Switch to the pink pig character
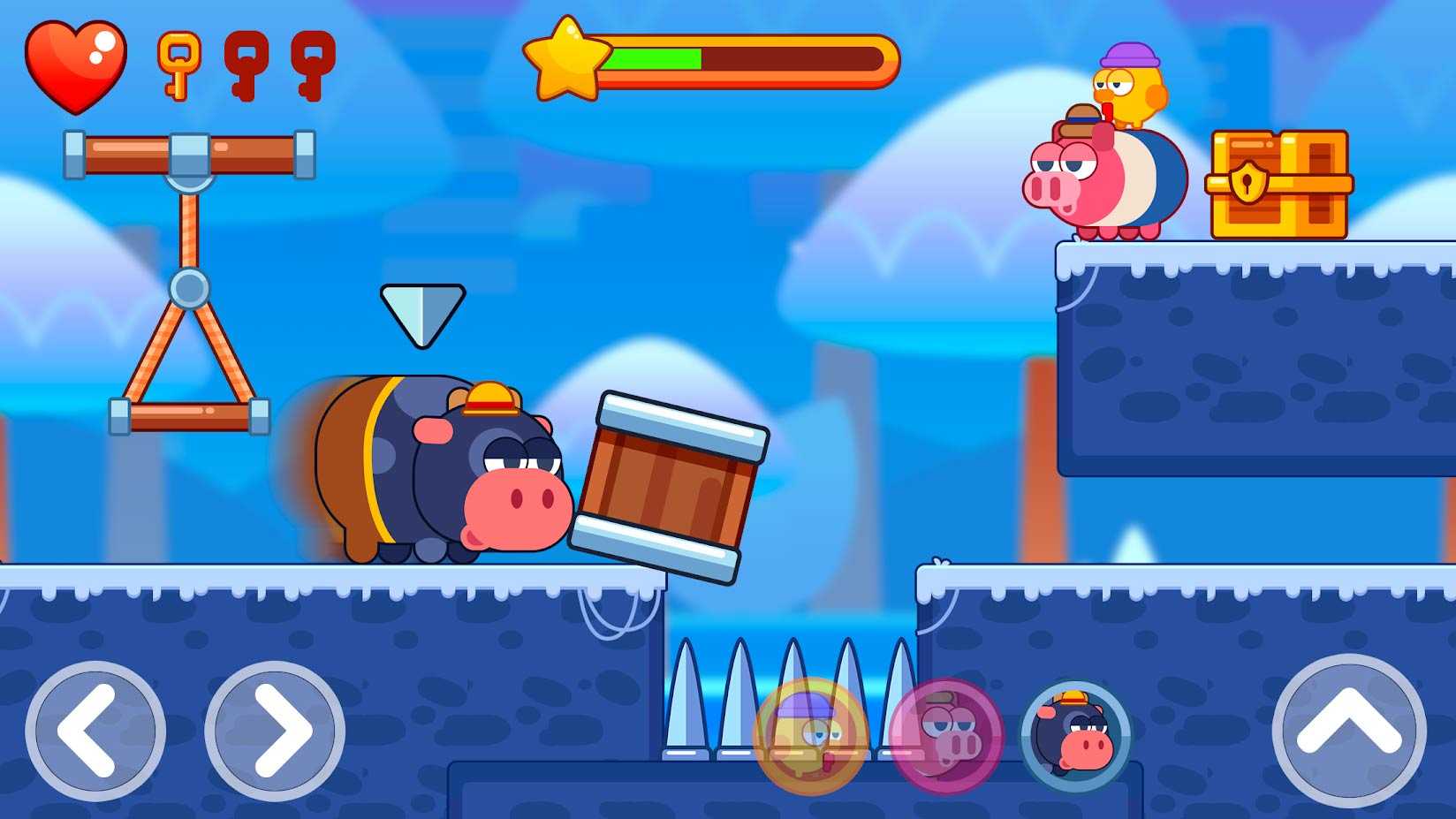This screenshot has width=1456, height=819. tap(945, 735)
